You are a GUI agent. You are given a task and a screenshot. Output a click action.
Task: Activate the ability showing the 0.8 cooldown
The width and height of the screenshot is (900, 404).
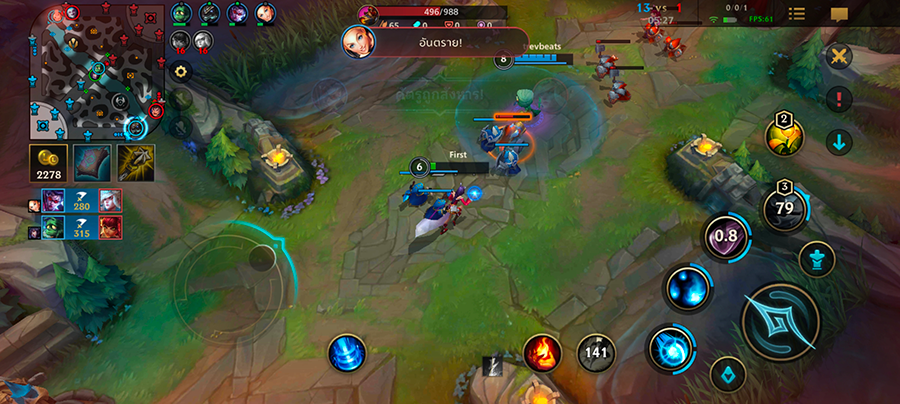pyautogui.click(x=728, y=238)
